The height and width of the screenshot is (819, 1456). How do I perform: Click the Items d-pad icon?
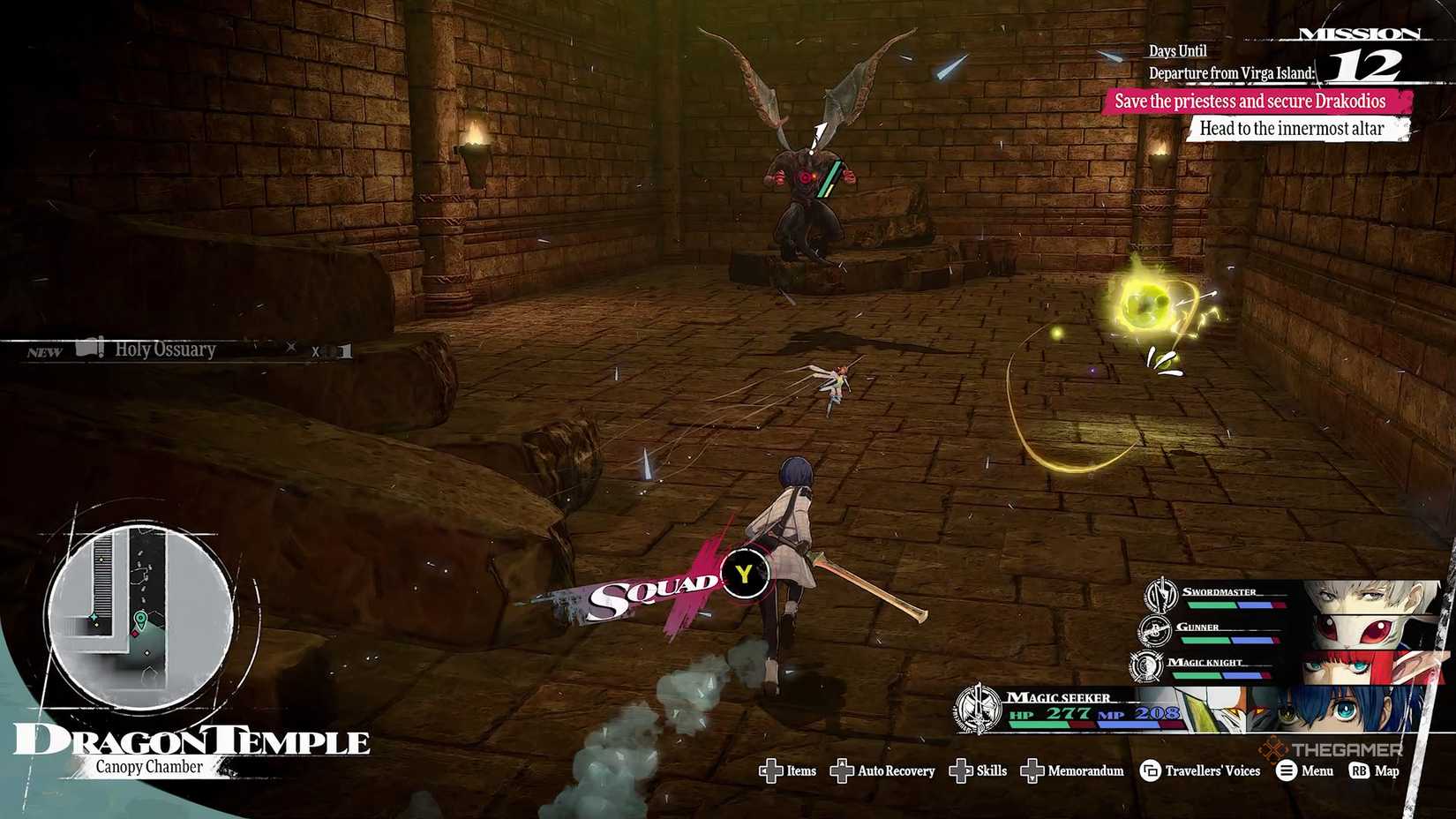click(x=771, y=770)
